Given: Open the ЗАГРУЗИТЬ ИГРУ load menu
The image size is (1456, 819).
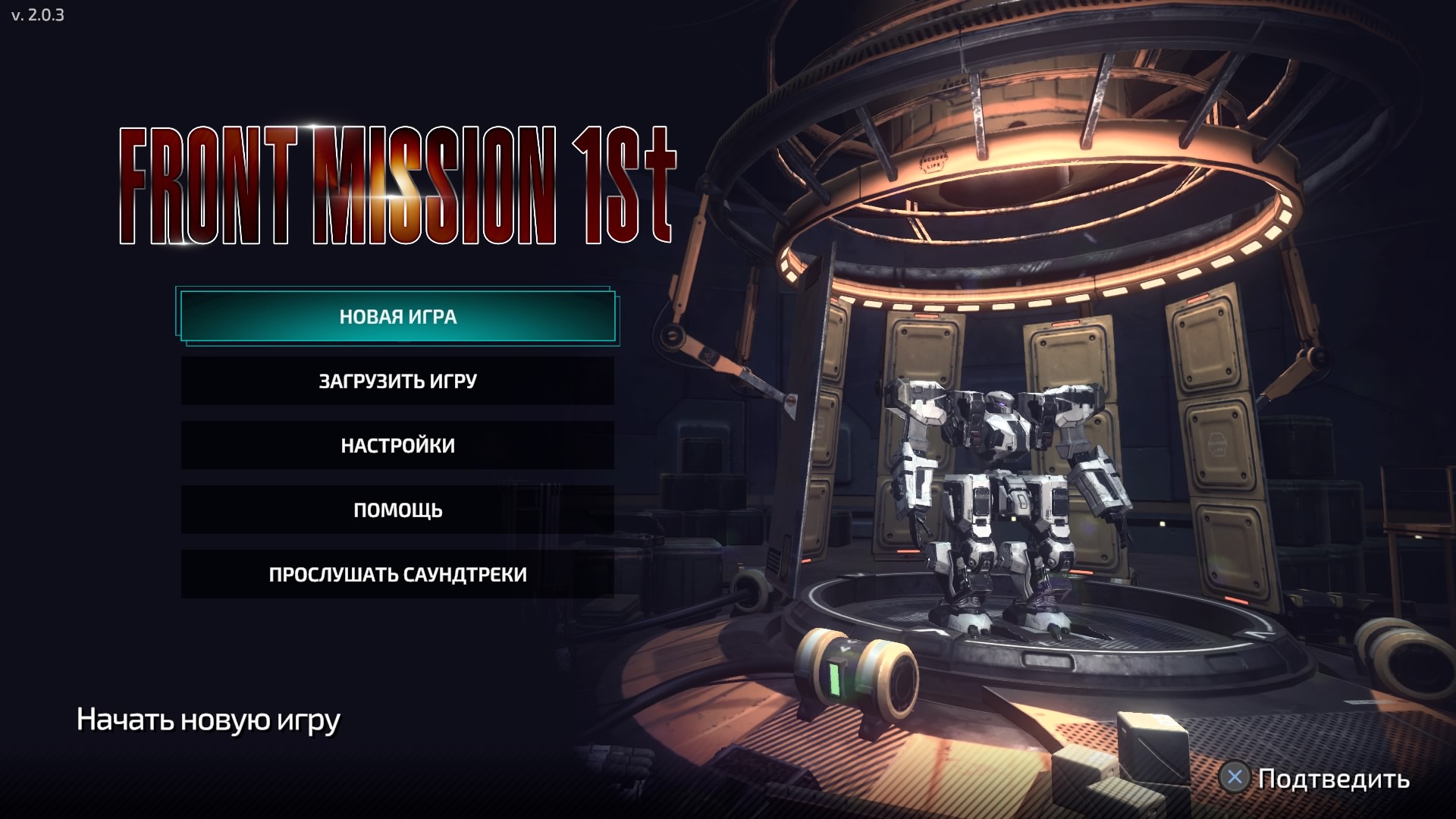Looking at the screenshot, I should (397, 381).
